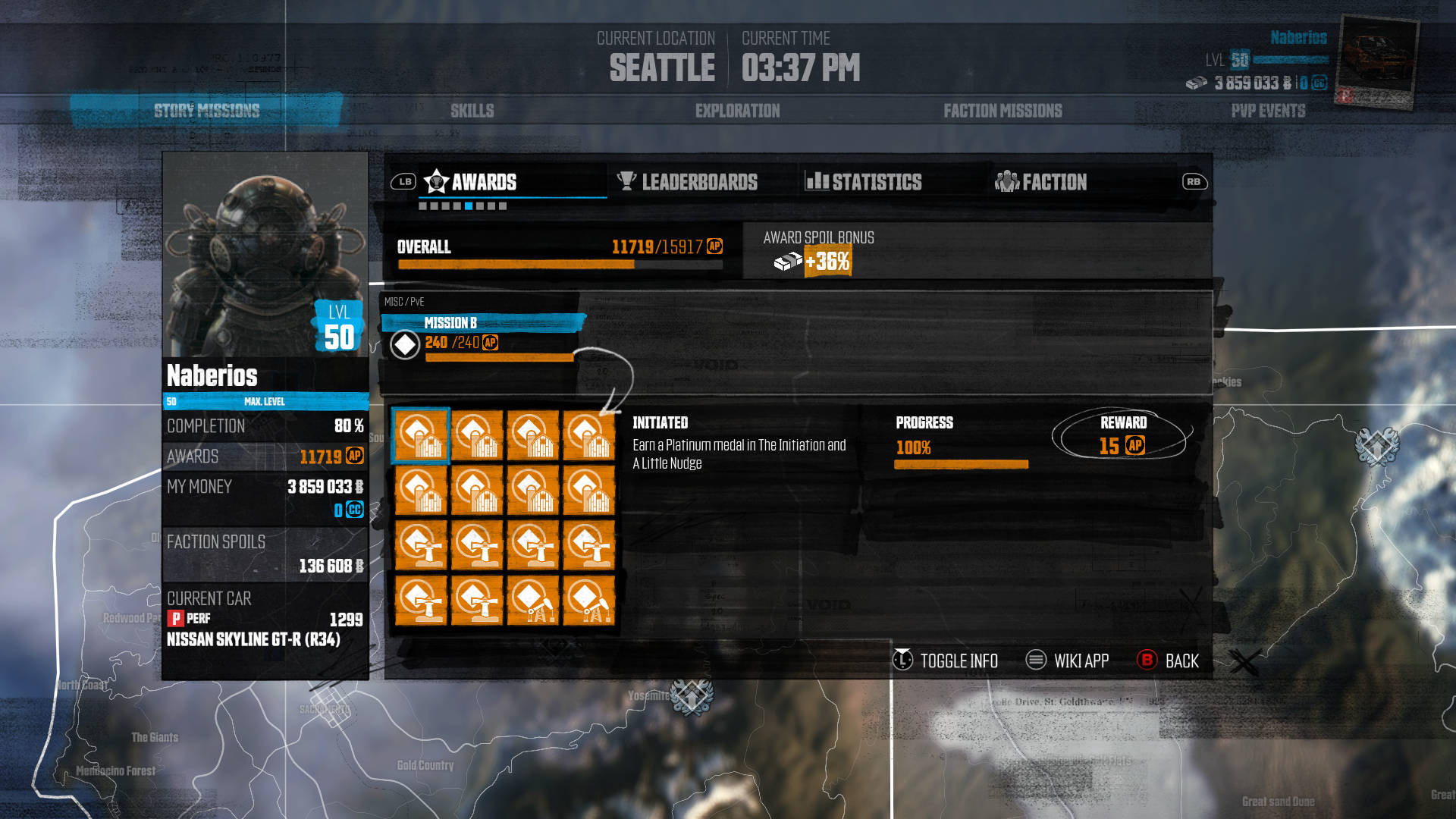Select the Awards section tab

click(483, 182)
